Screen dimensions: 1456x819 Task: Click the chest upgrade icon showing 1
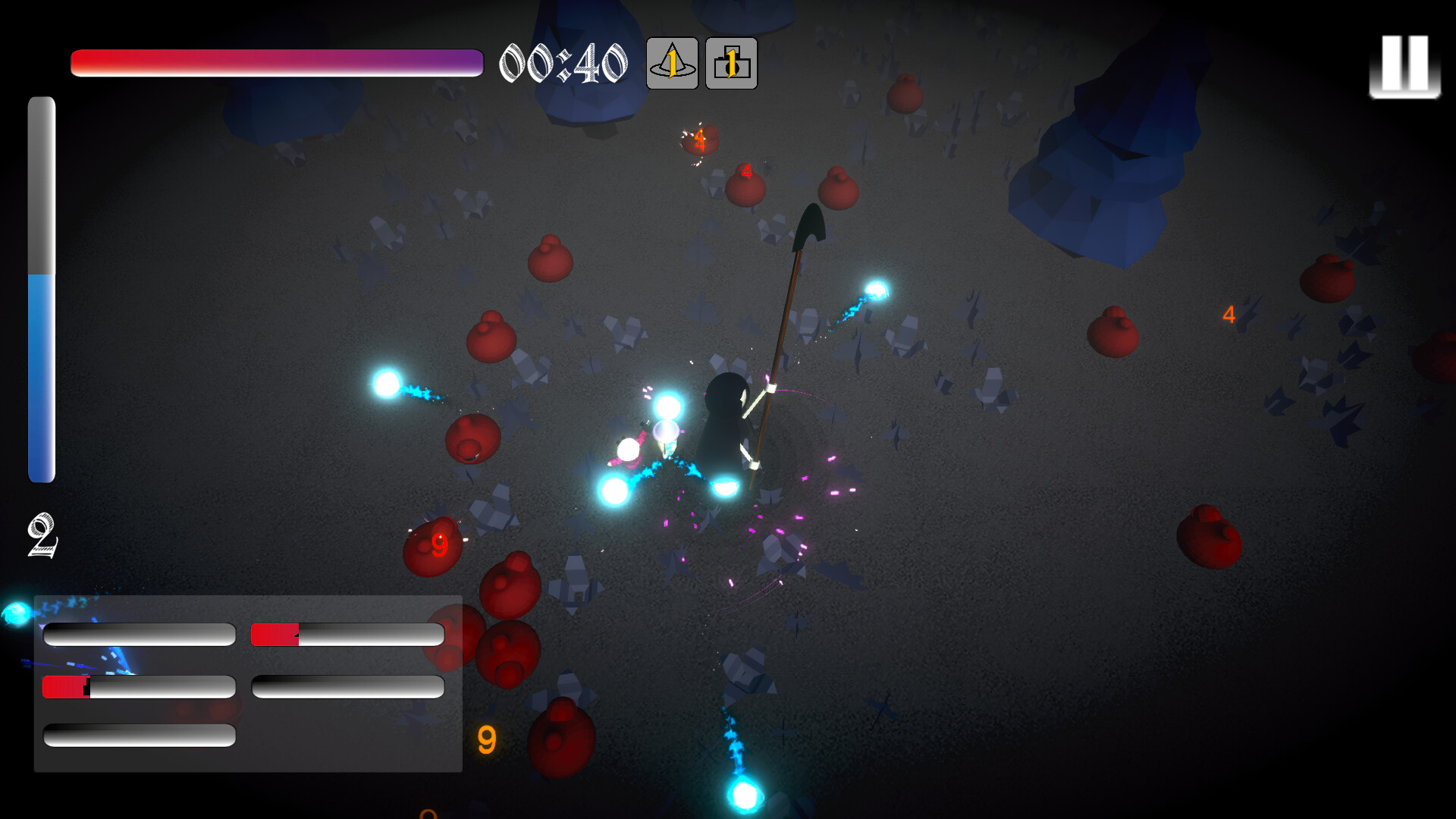730,64
